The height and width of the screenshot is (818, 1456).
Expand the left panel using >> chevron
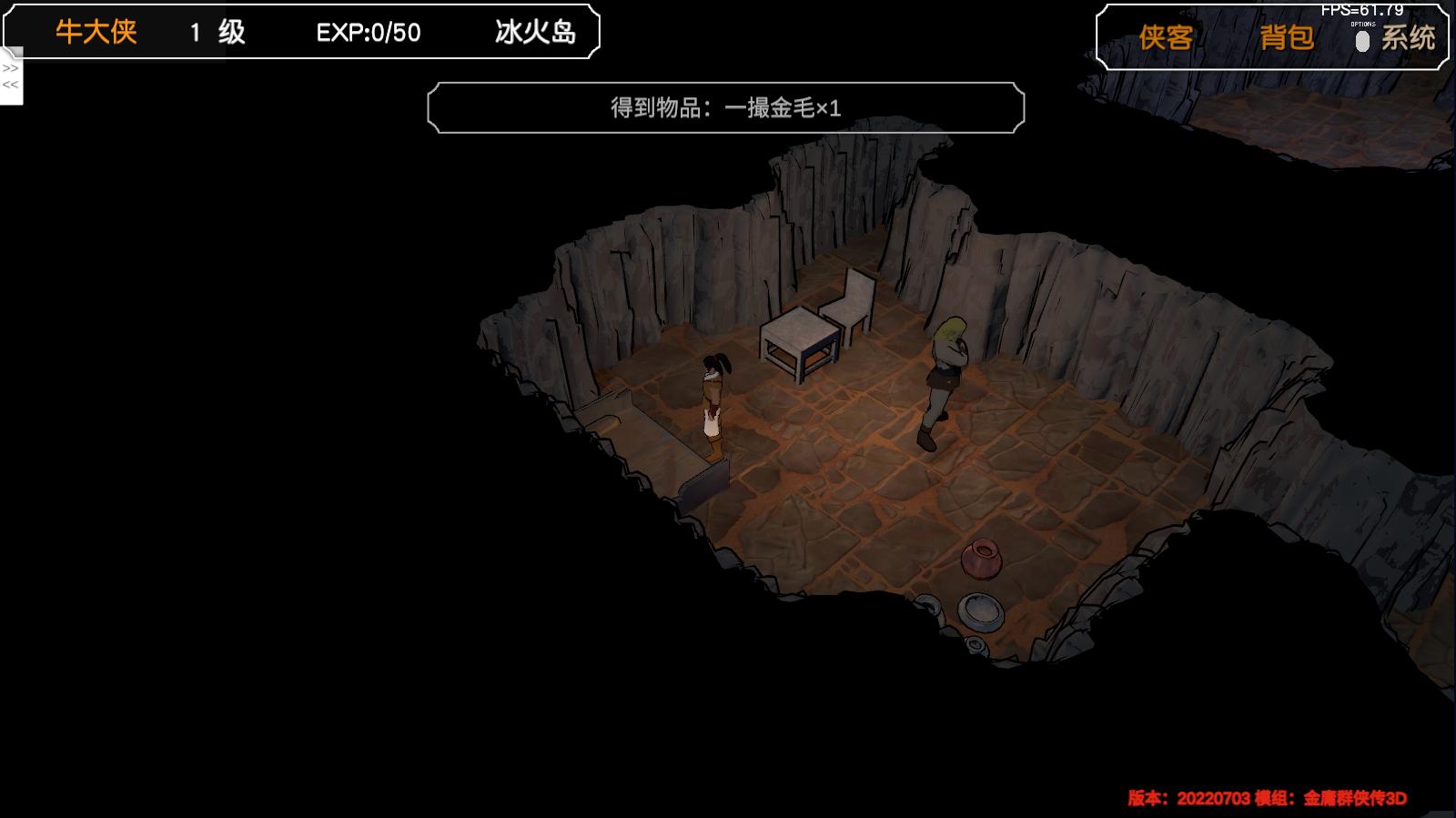pyautogui.click(x=10, y=66)
